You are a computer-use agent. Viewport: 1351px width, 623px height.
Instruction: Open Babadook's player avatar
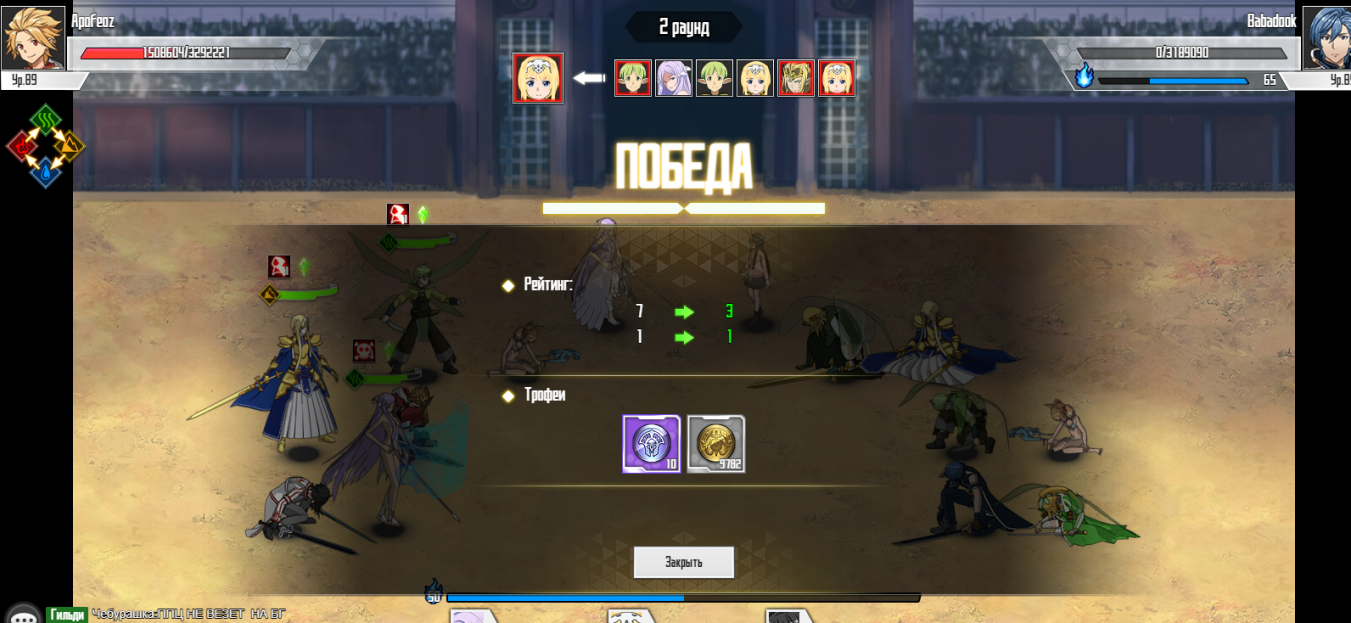coord(1327,38)
